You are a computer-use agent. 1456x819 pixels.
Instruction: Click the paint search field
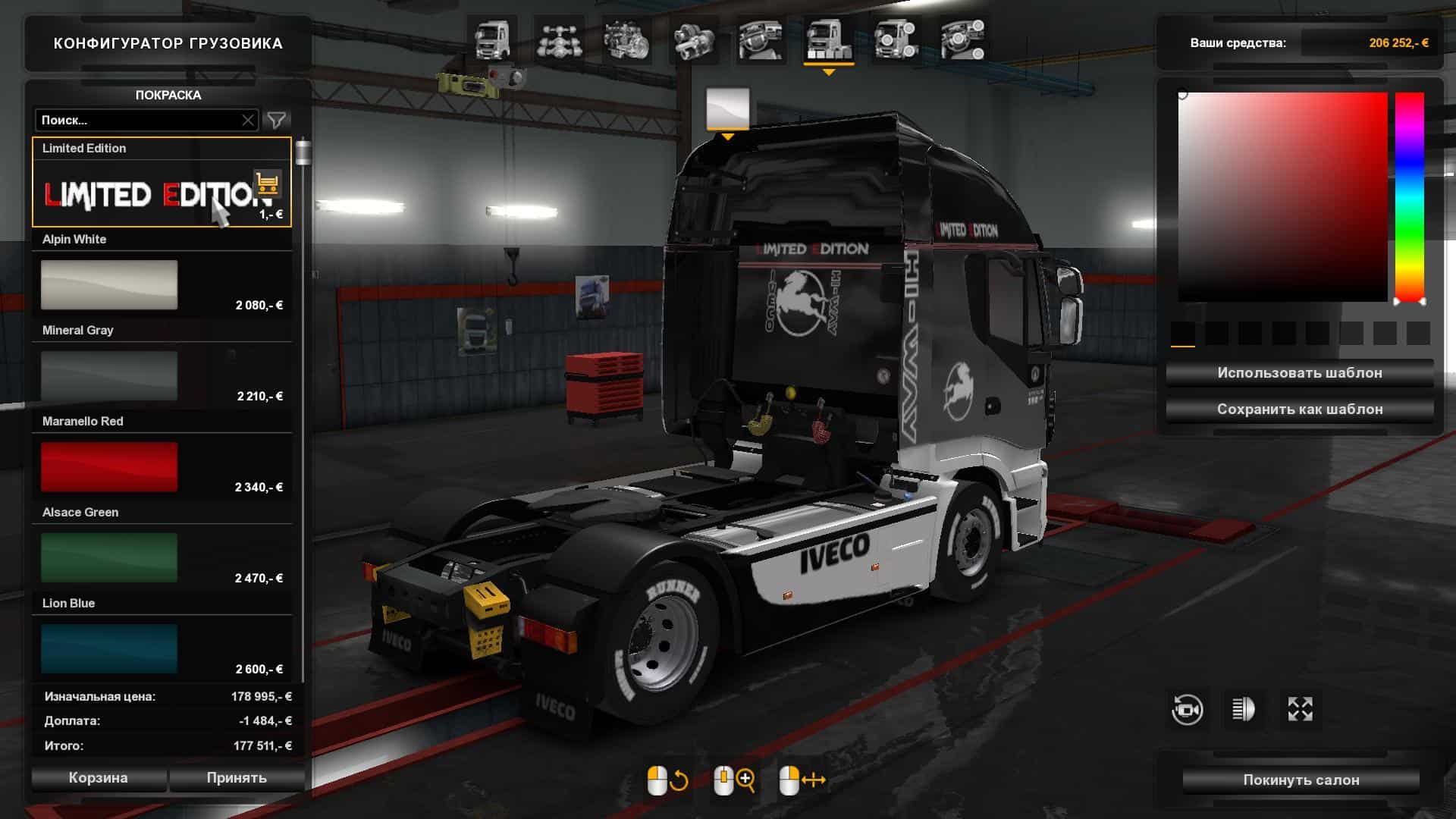click(x=140, y=120)
